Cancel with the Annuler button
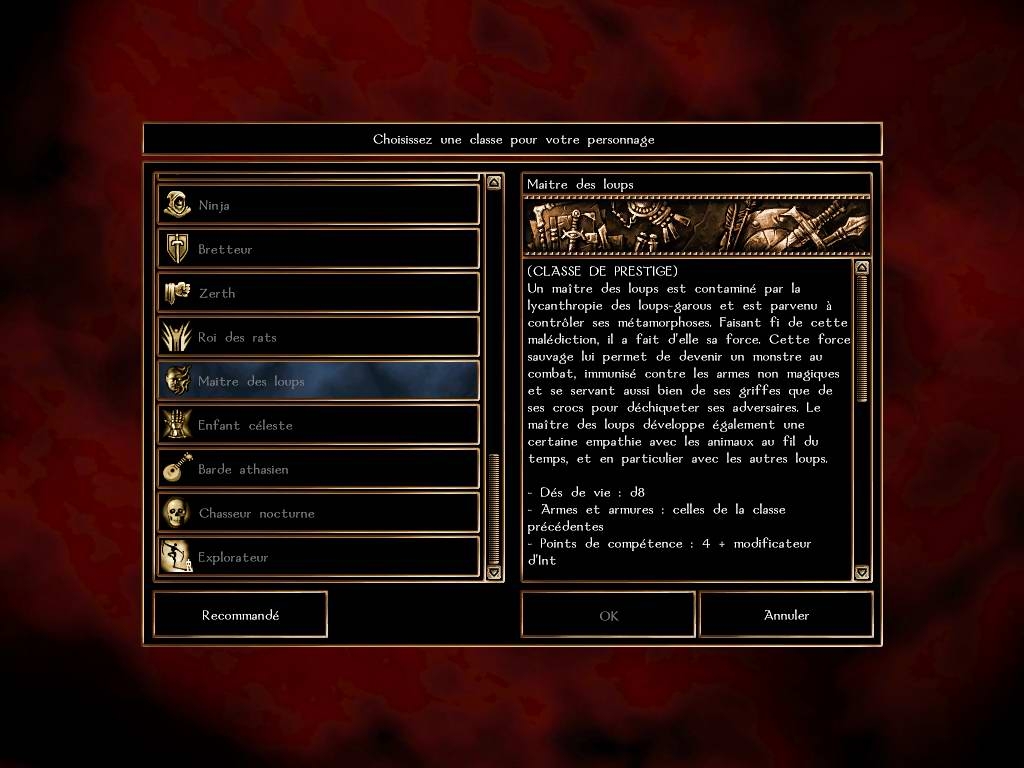 (786, 615)
